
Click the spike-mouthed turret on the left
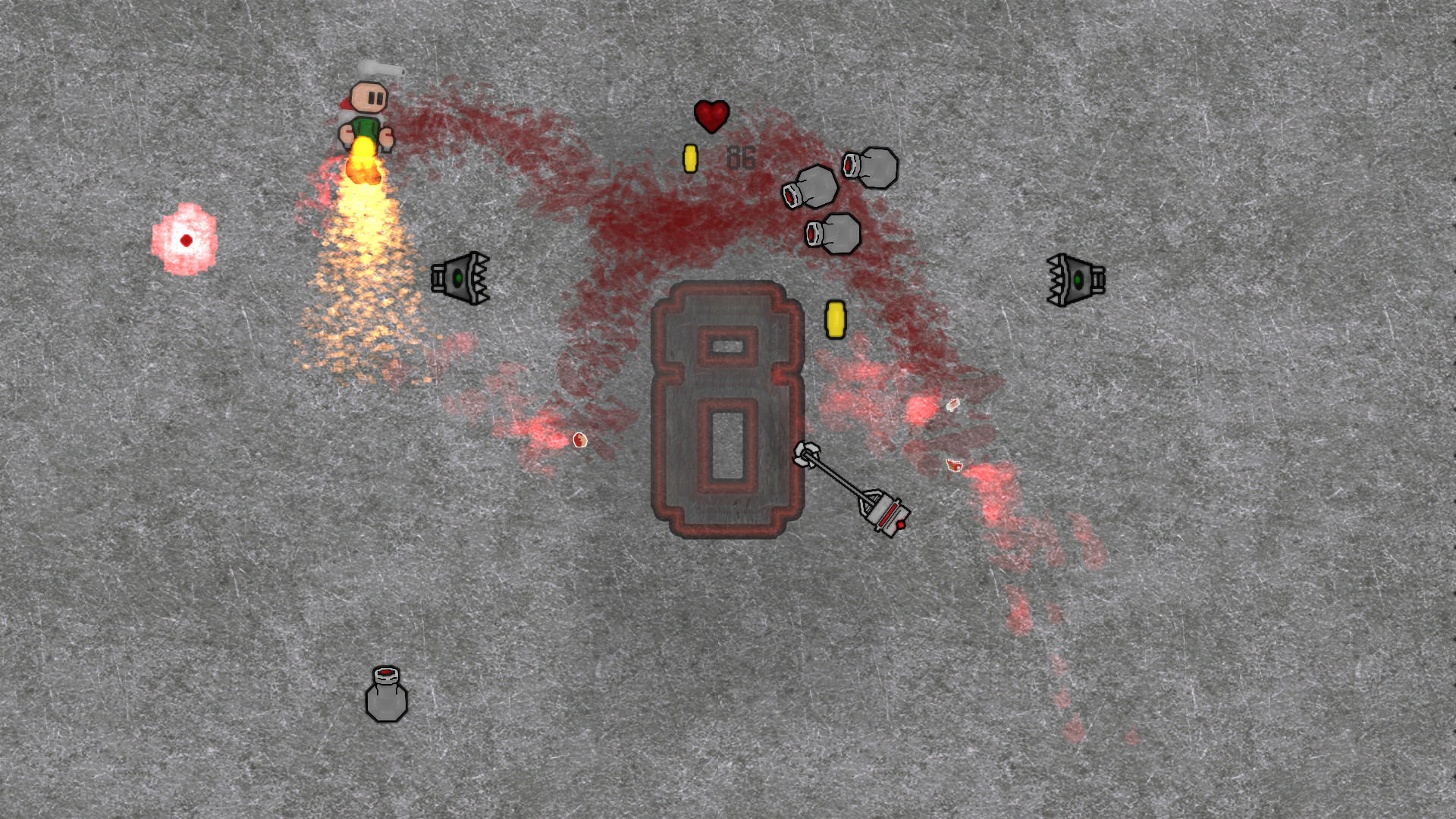(x=463, y=281)
